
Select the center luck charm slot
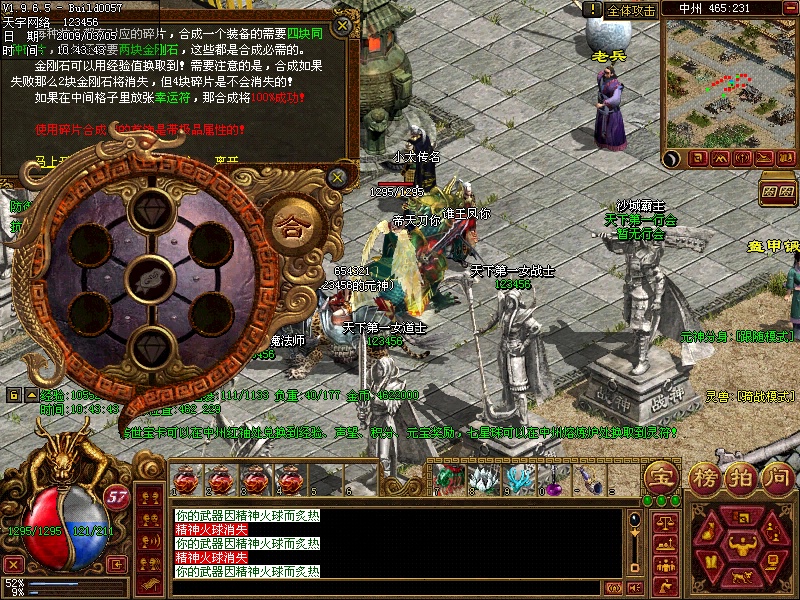153,277
